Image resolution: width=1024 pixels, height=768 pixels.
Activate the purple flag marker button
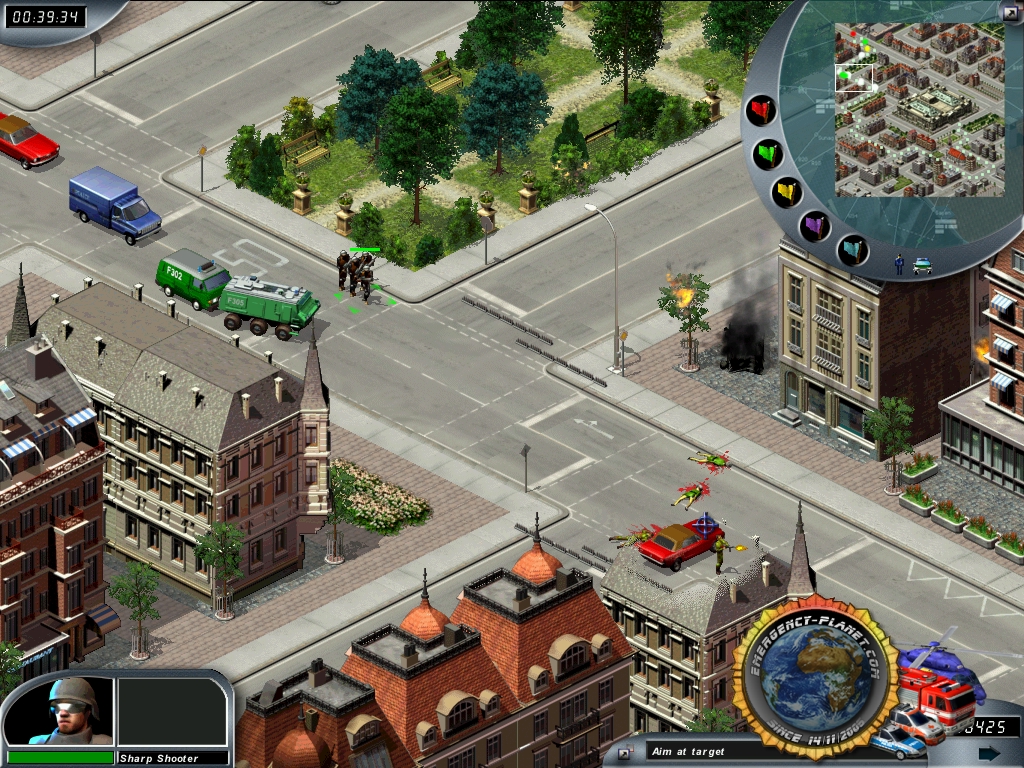tap(815, 226)
